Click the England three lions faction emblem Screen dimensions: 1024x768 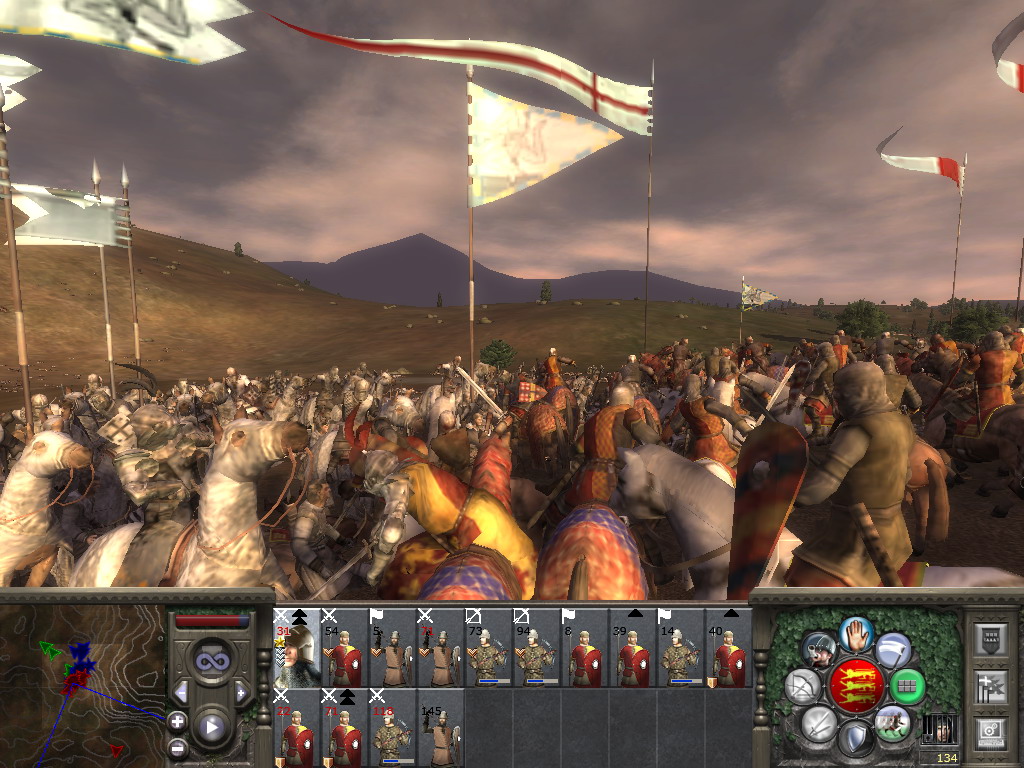point(856,685)
